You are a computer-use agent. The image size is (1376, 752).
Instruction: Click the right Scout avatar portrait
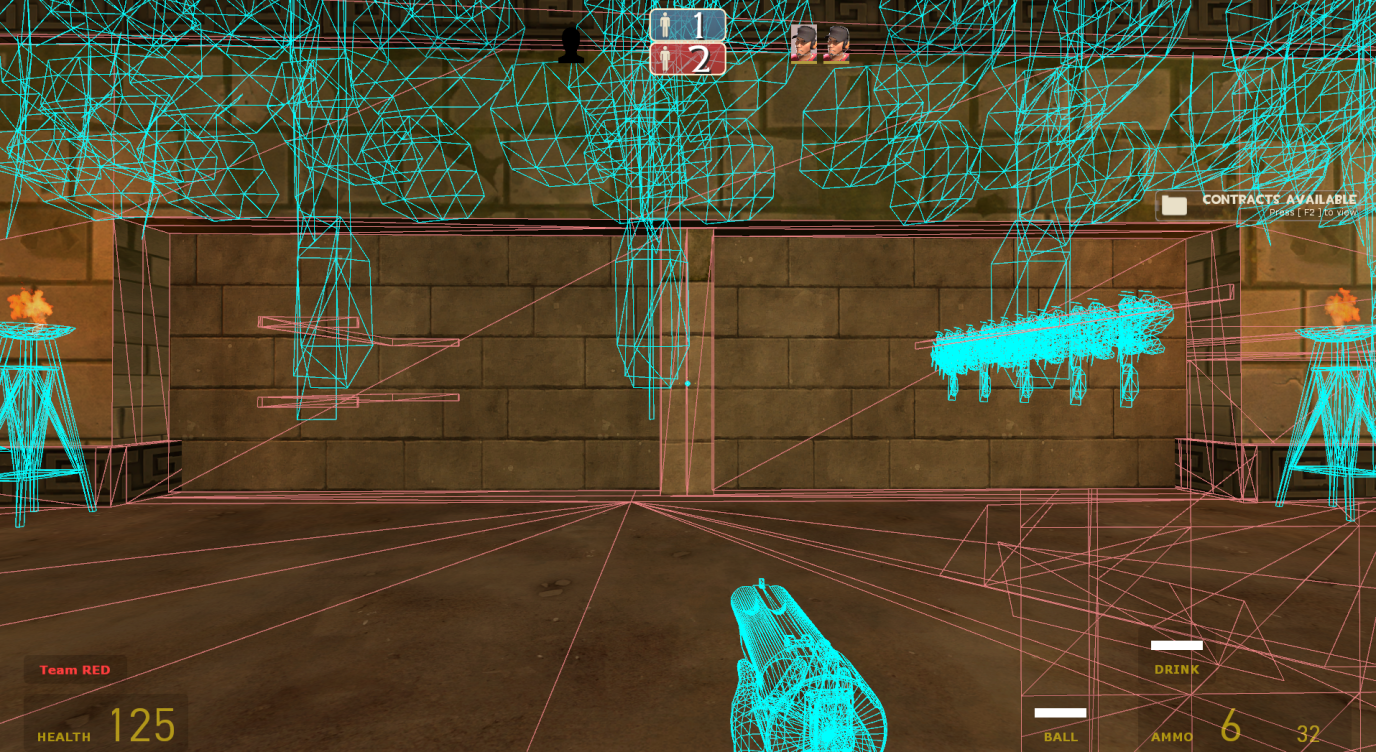(838, 44)
